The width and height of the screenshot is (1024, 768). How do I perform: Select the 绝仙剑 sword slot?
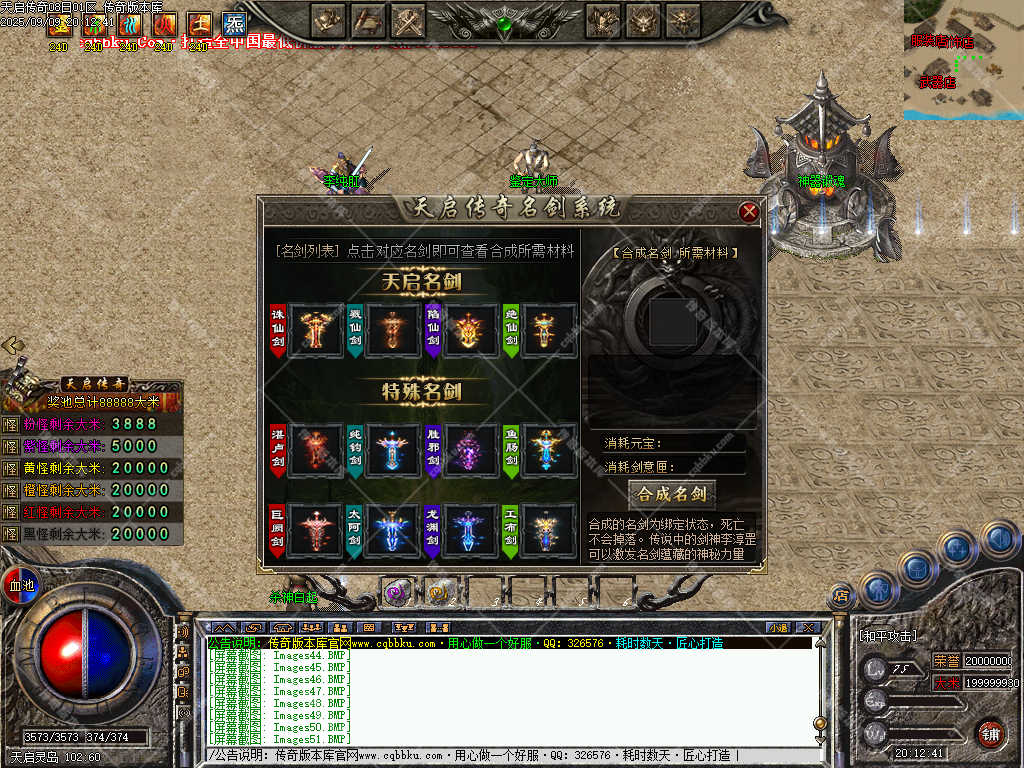(548, 330)
